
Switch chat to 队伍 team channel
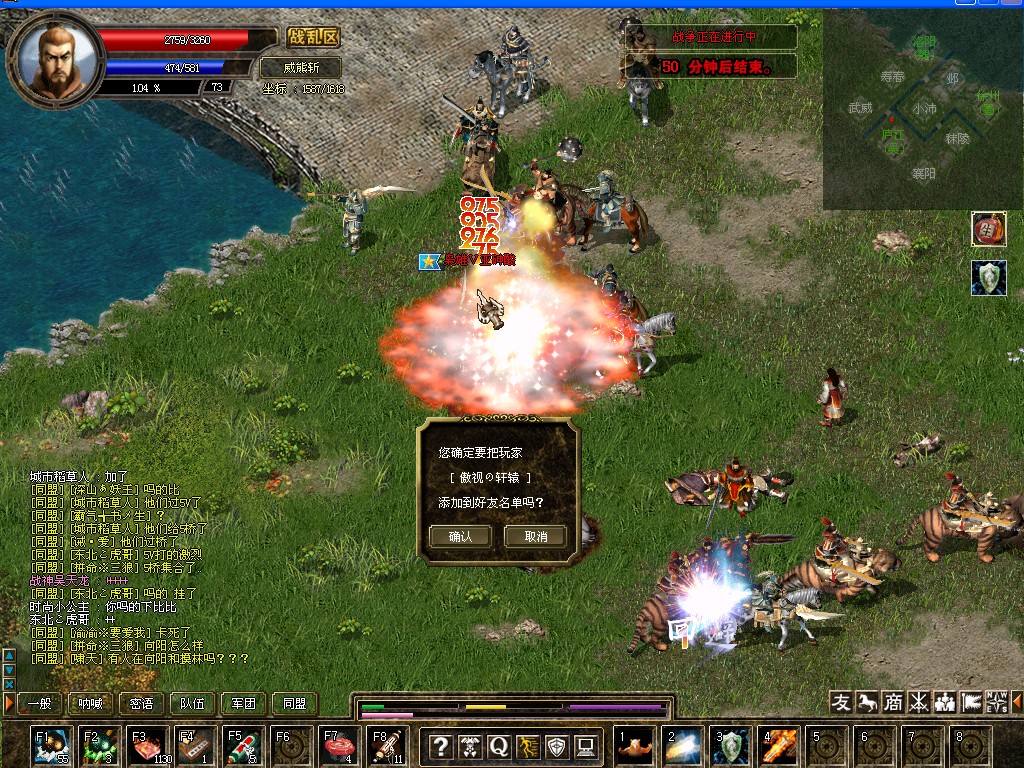tap(193, 704)
